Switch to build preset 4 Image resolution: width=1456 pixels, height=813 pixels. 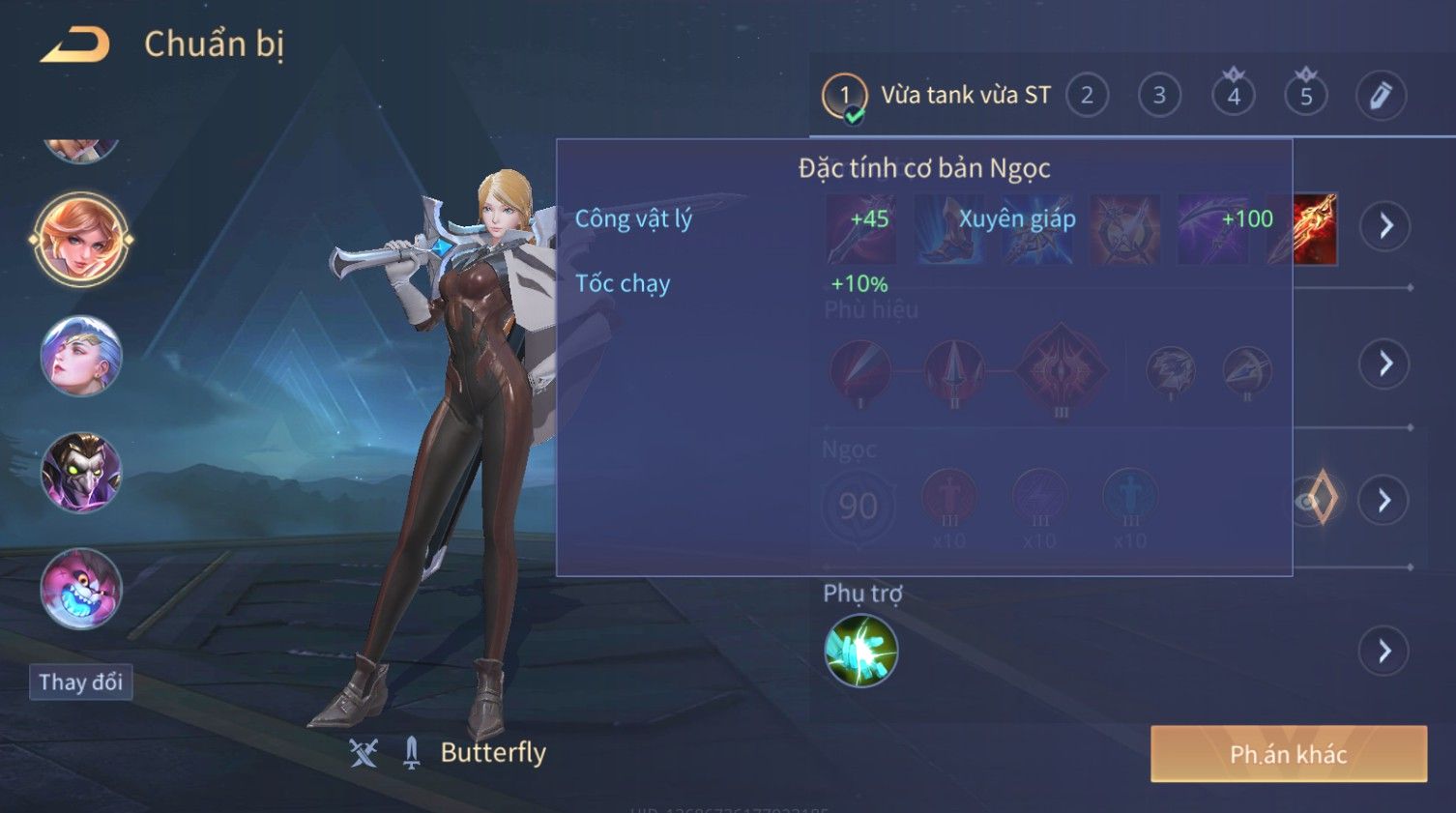tap(1234, 96)
